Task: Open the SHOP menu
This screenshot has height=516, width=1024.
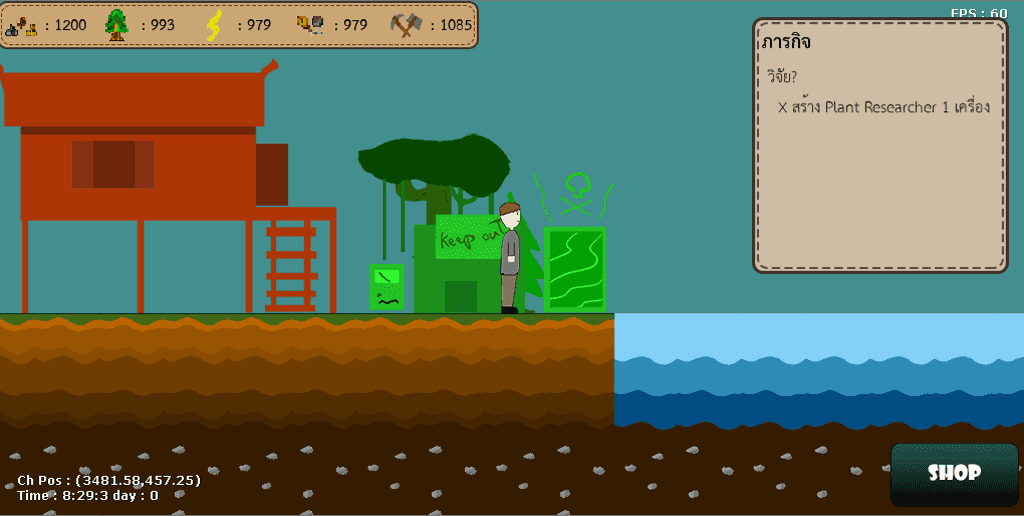Action: (953, 473)
